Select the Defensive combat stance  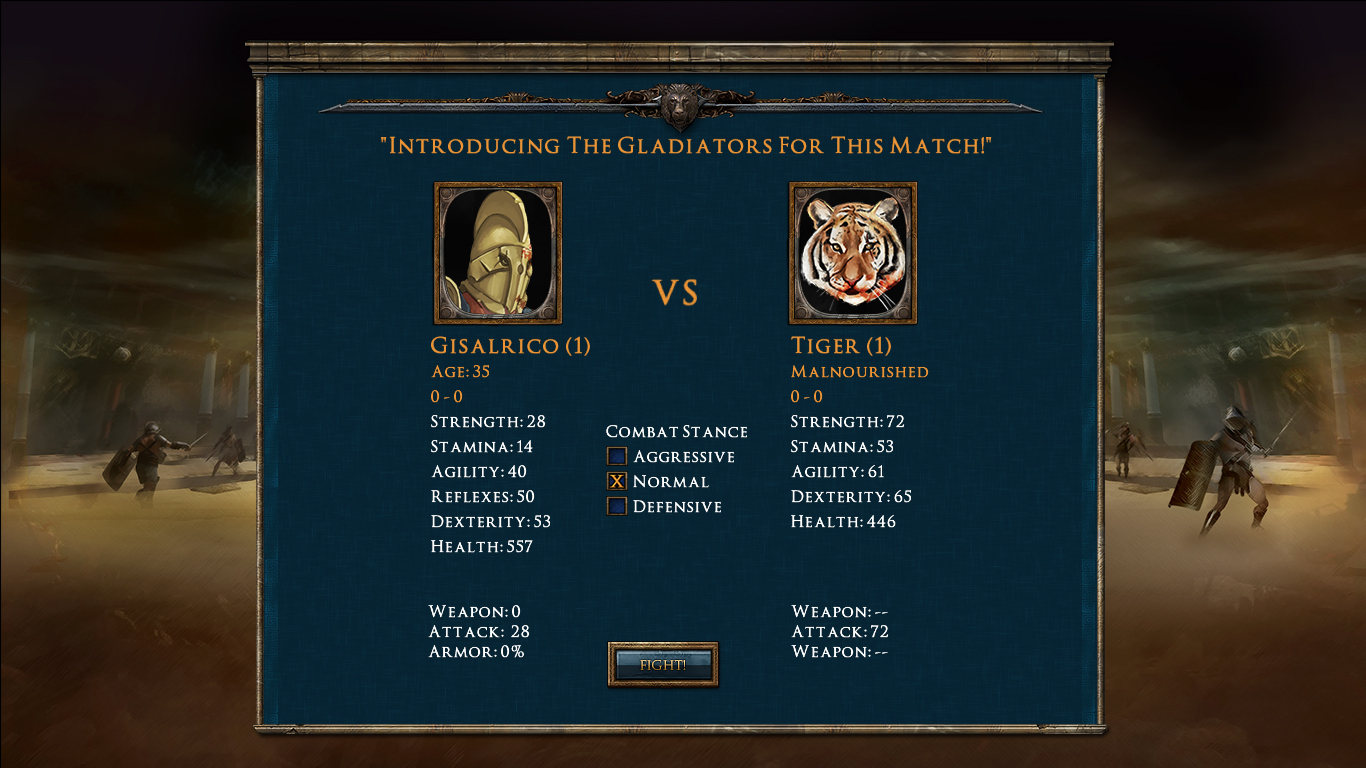[x=617, y=507]
